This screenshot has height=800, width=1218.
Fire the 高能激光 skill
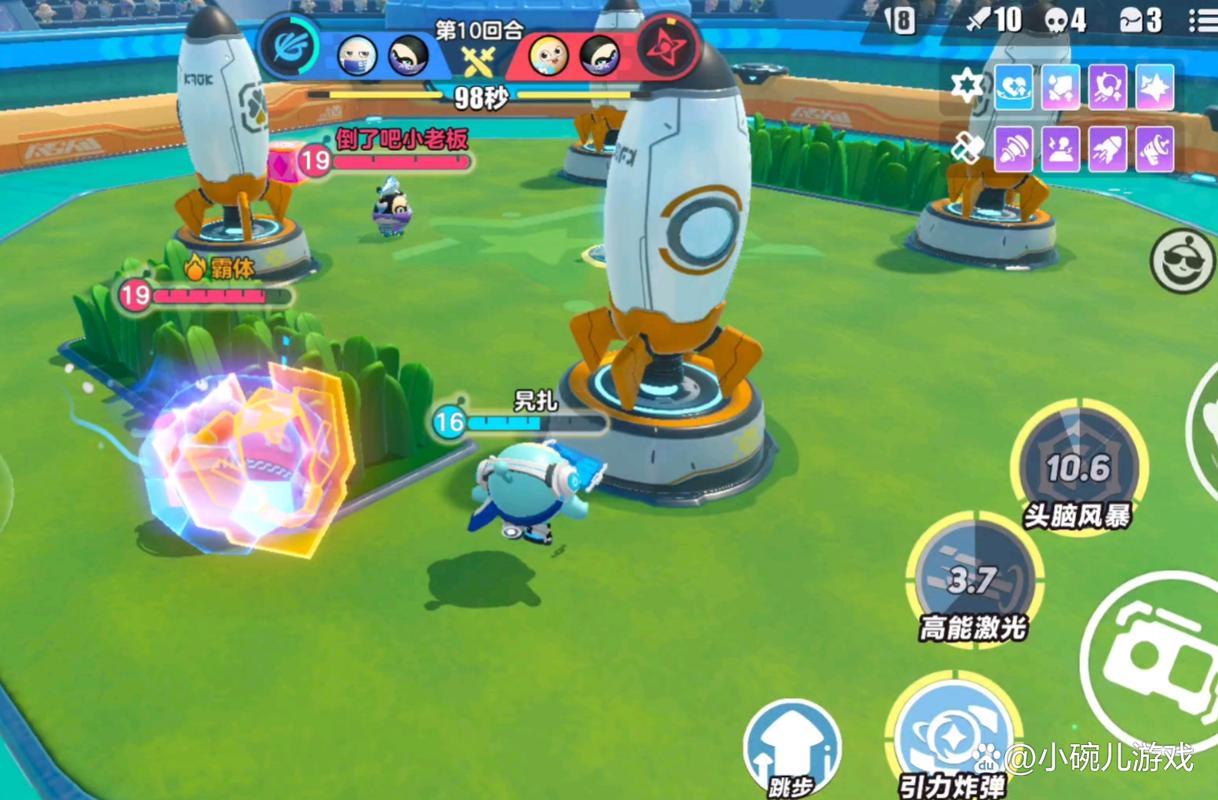pyautogui.click(x=974, y=580)
